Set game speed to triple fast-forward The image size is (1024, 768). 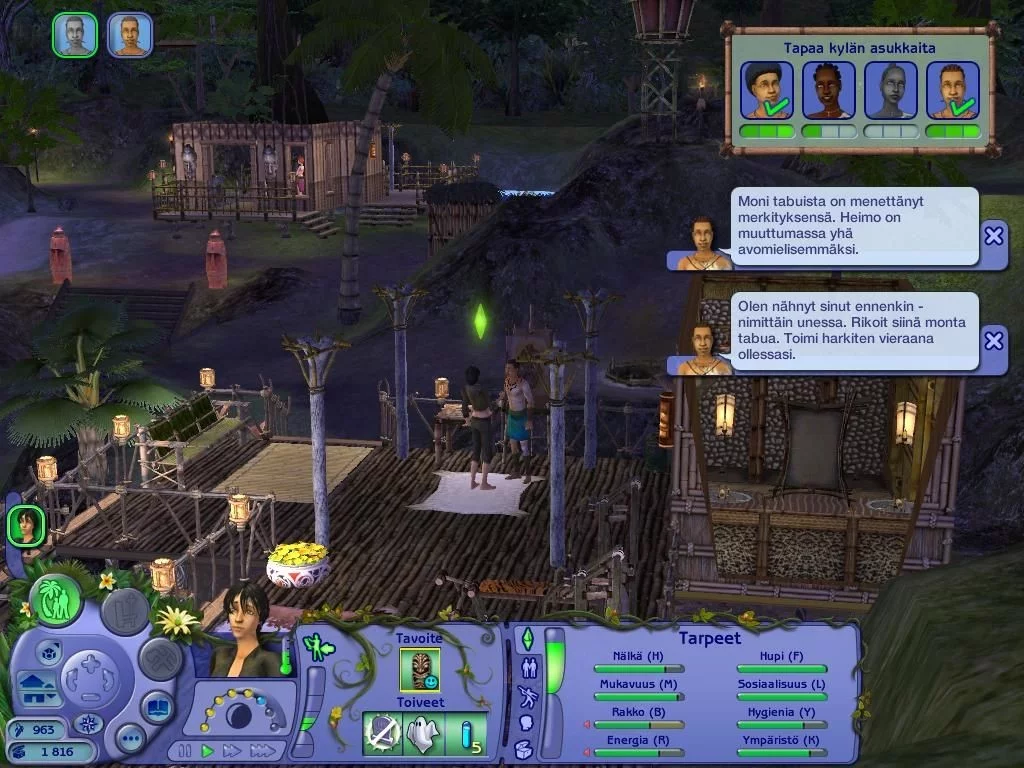[262, 750]
